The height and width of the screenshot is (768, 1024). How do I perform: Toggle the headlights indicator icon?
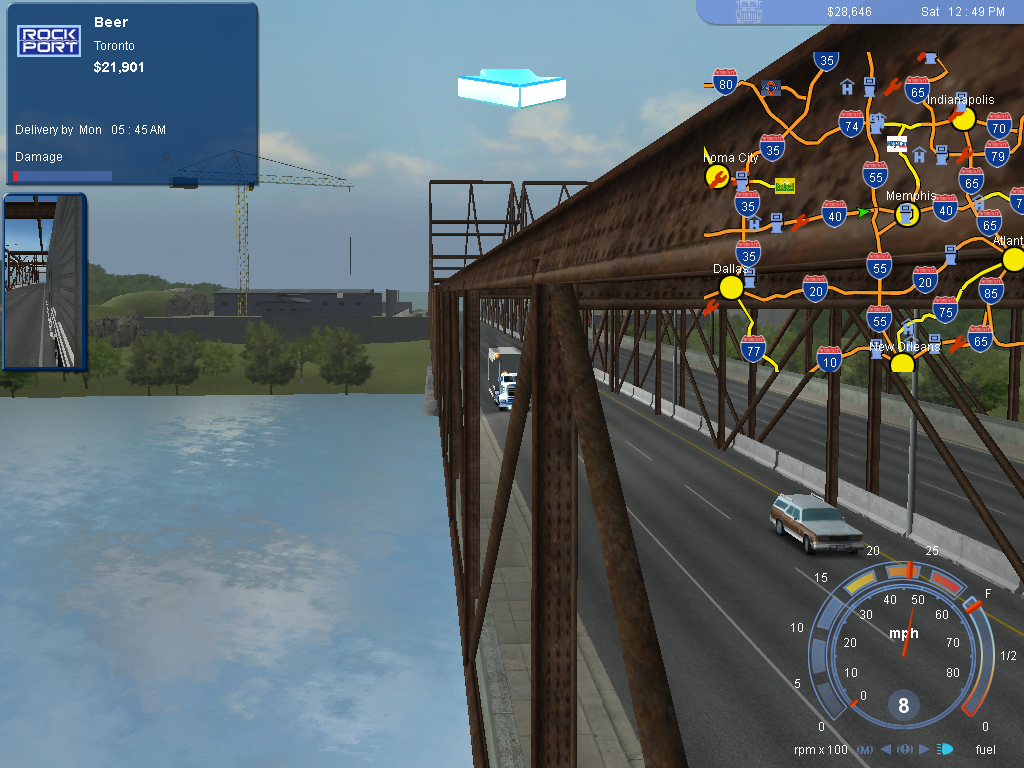point(944,749)
